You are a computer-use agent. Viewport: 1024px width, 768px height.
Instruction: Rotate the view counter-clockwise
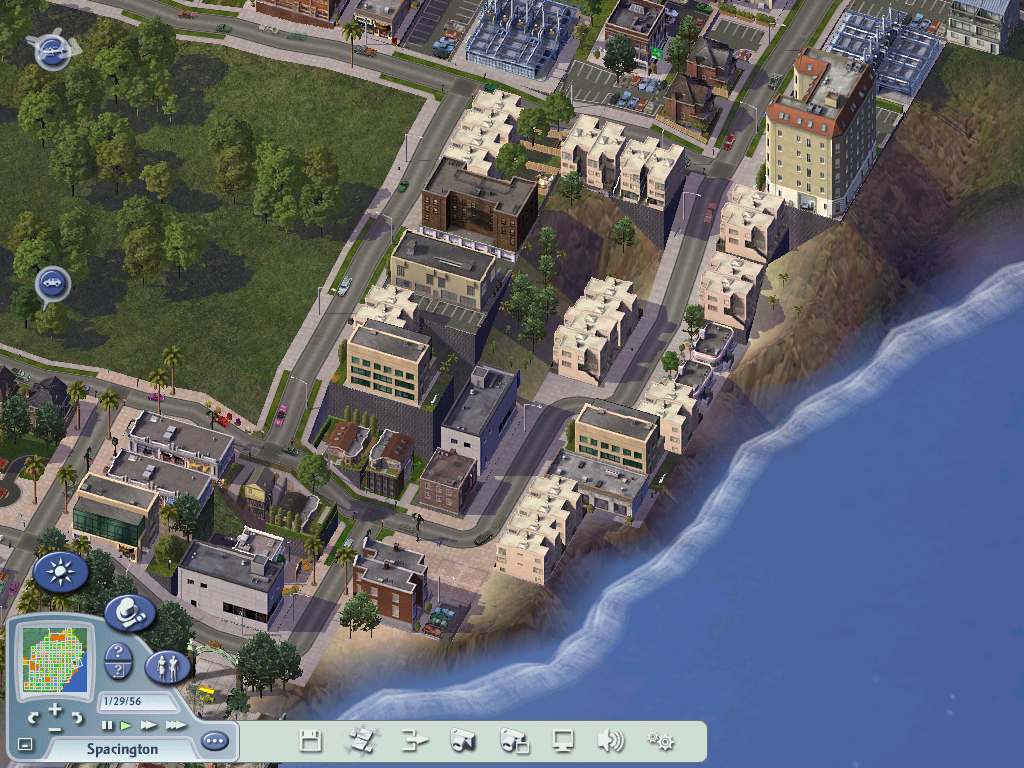(33, 718)
